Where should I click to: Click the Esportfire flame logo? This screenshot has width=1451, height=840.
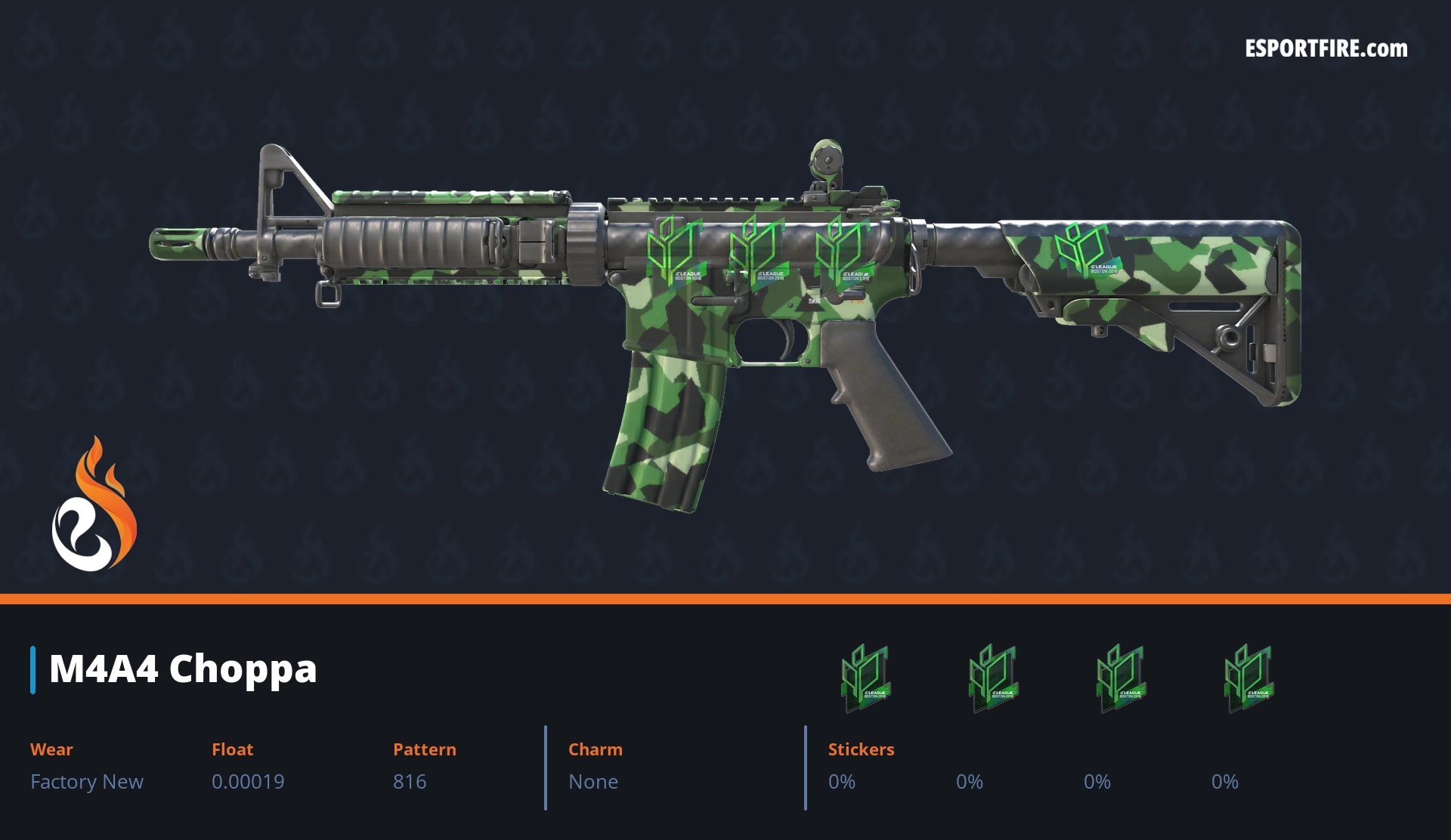pyautogui.click(x=94, y=505)
